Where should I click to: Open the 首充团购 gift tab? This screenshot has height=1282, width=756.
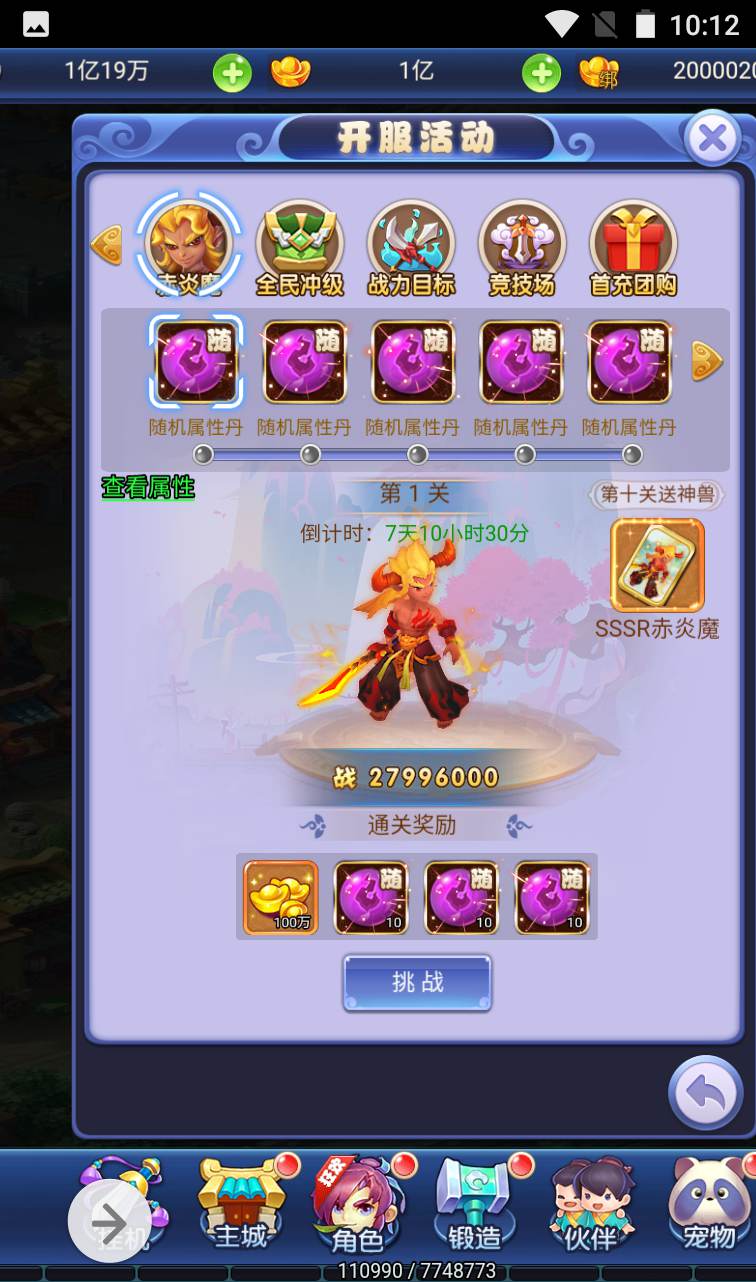(633, 249)
